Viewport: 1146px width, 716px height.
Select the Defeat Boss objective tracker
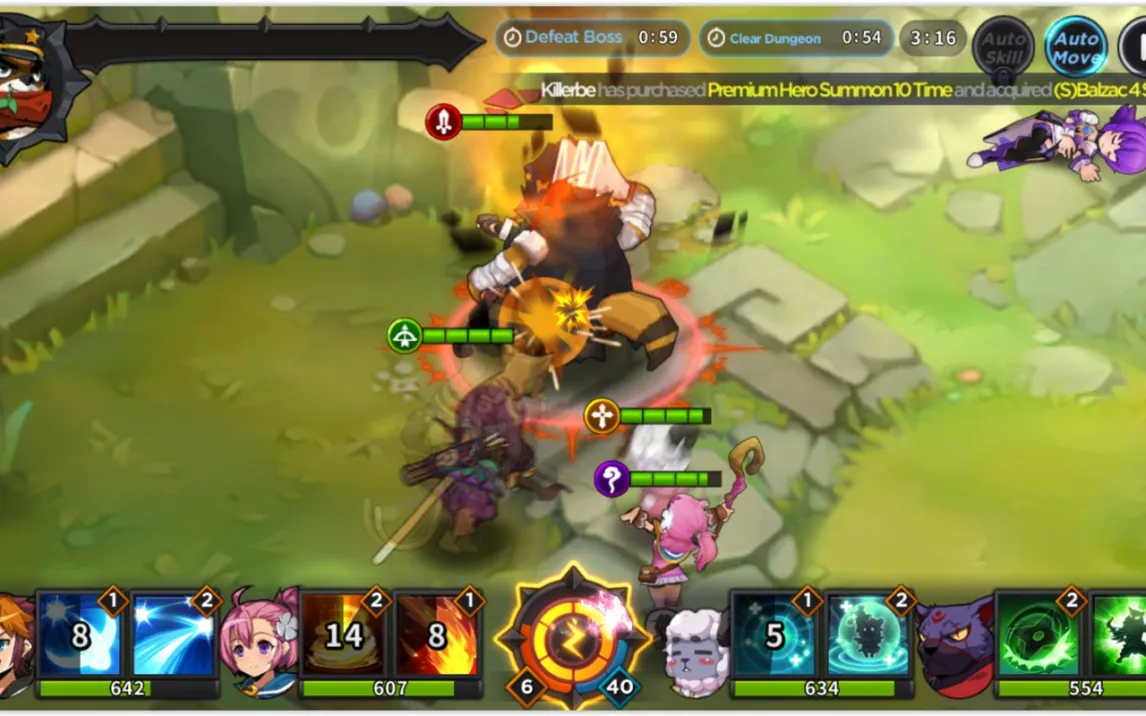[592, 38]
